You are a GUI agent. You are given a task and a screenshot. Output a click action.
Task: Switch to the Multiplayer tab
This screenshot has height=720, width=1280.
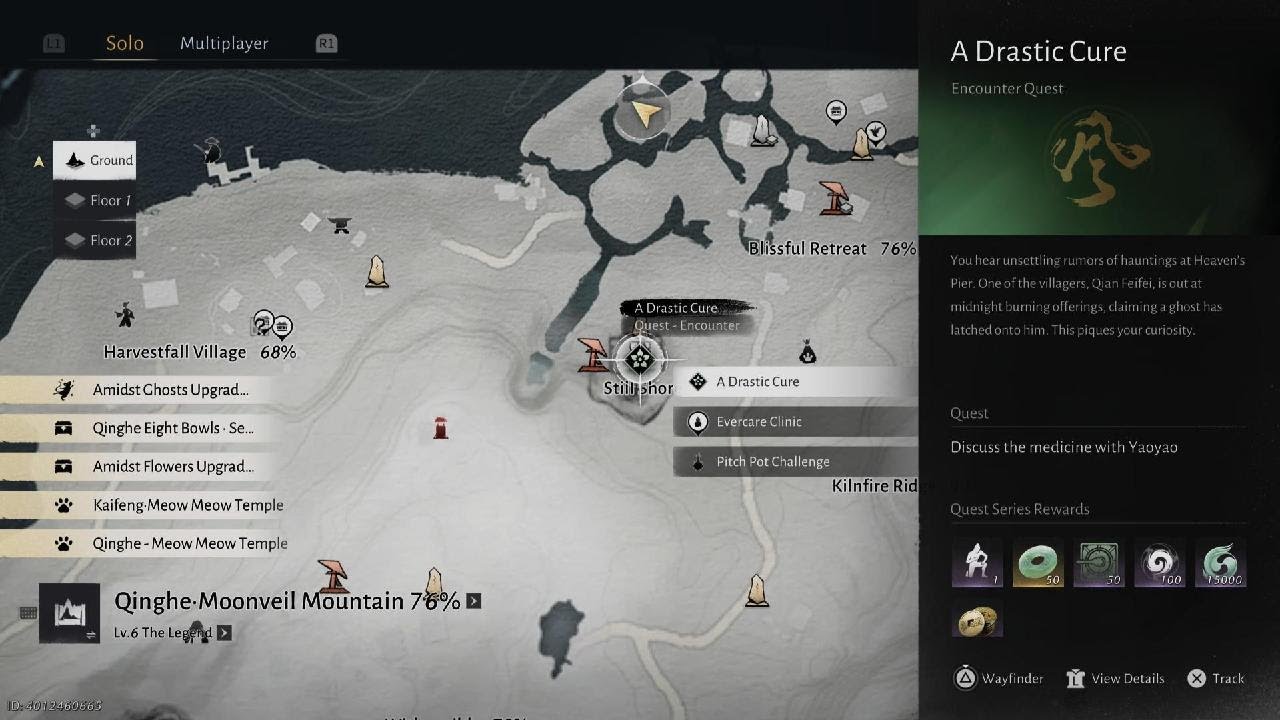(224, 43)
